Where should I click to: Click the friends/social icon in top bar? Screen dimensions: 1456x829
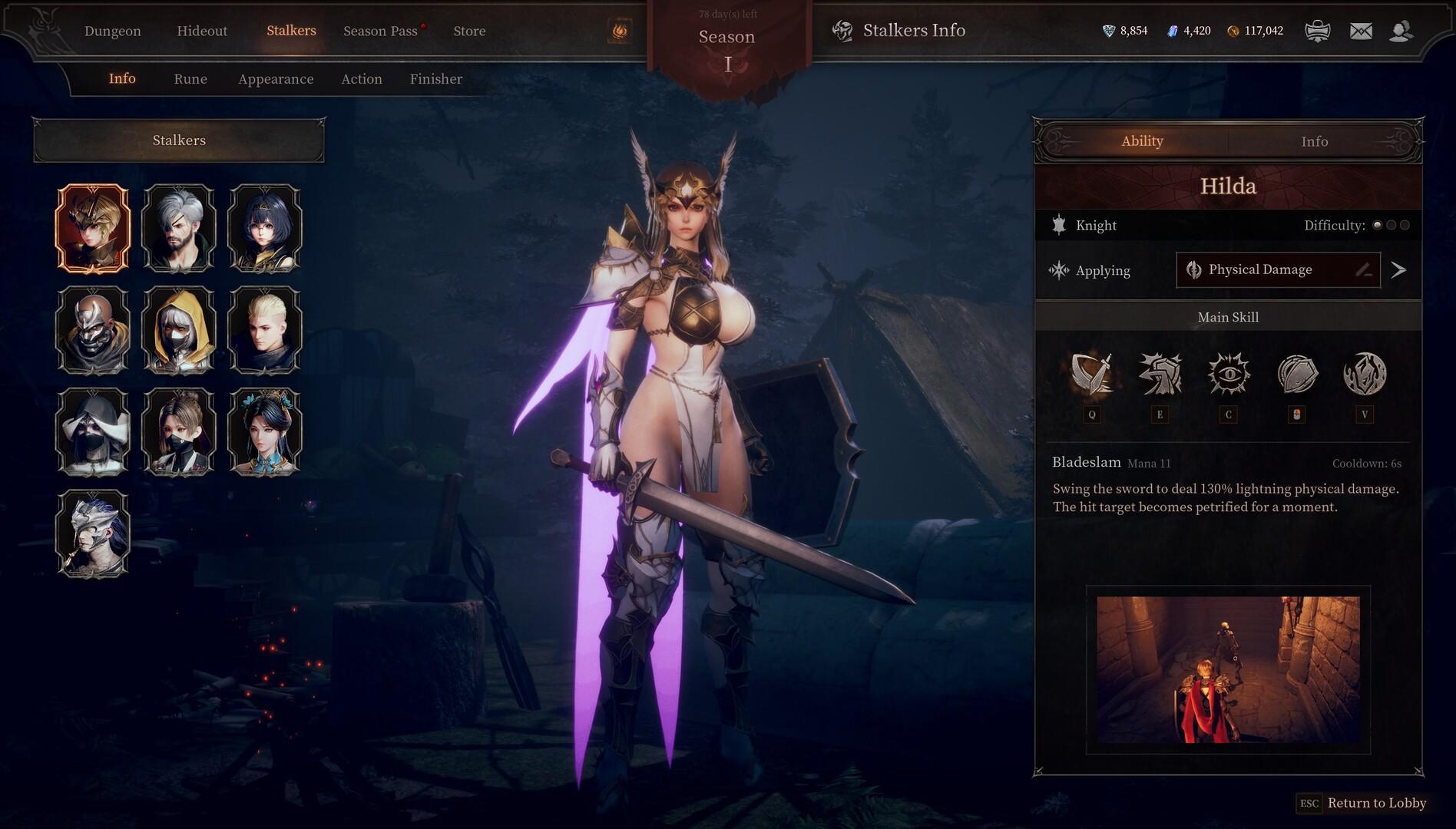tap(1403, 31)
